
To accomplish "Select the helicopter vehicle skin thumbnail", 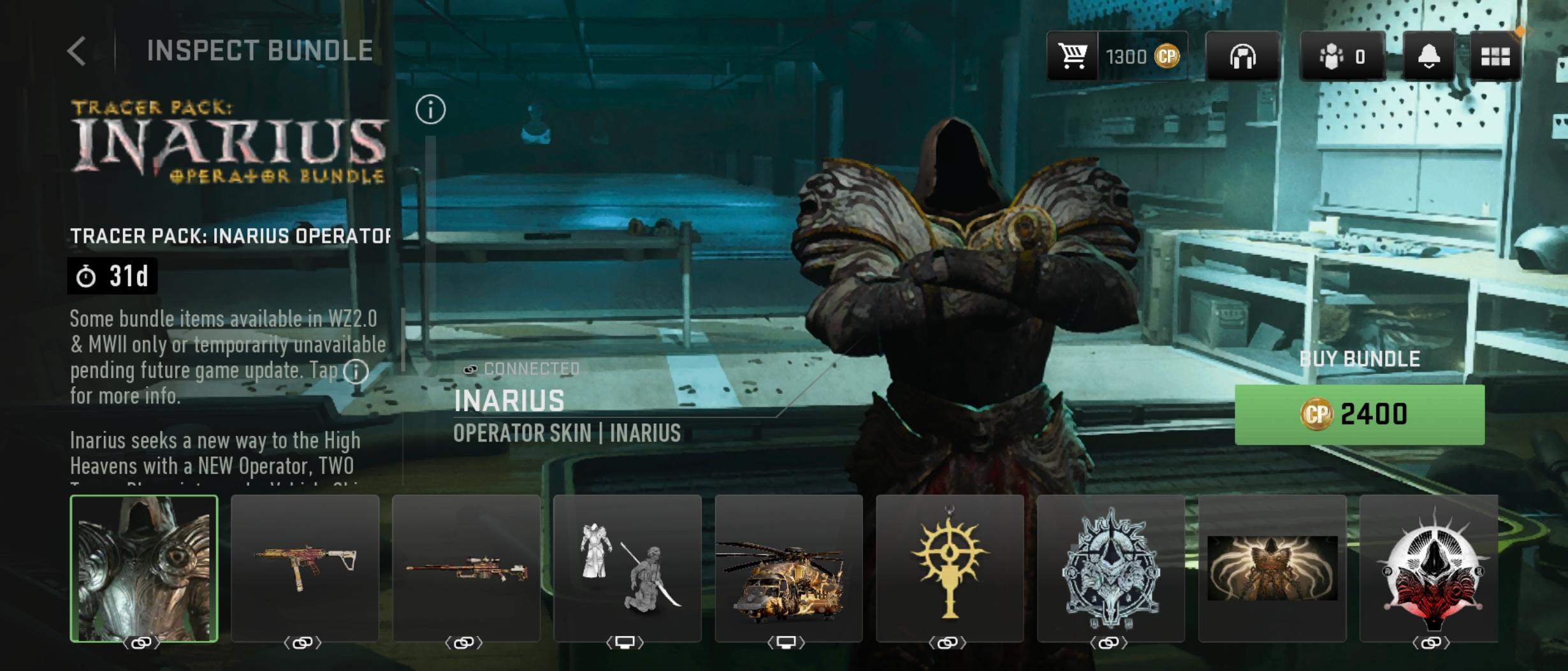I will (788, 568).
